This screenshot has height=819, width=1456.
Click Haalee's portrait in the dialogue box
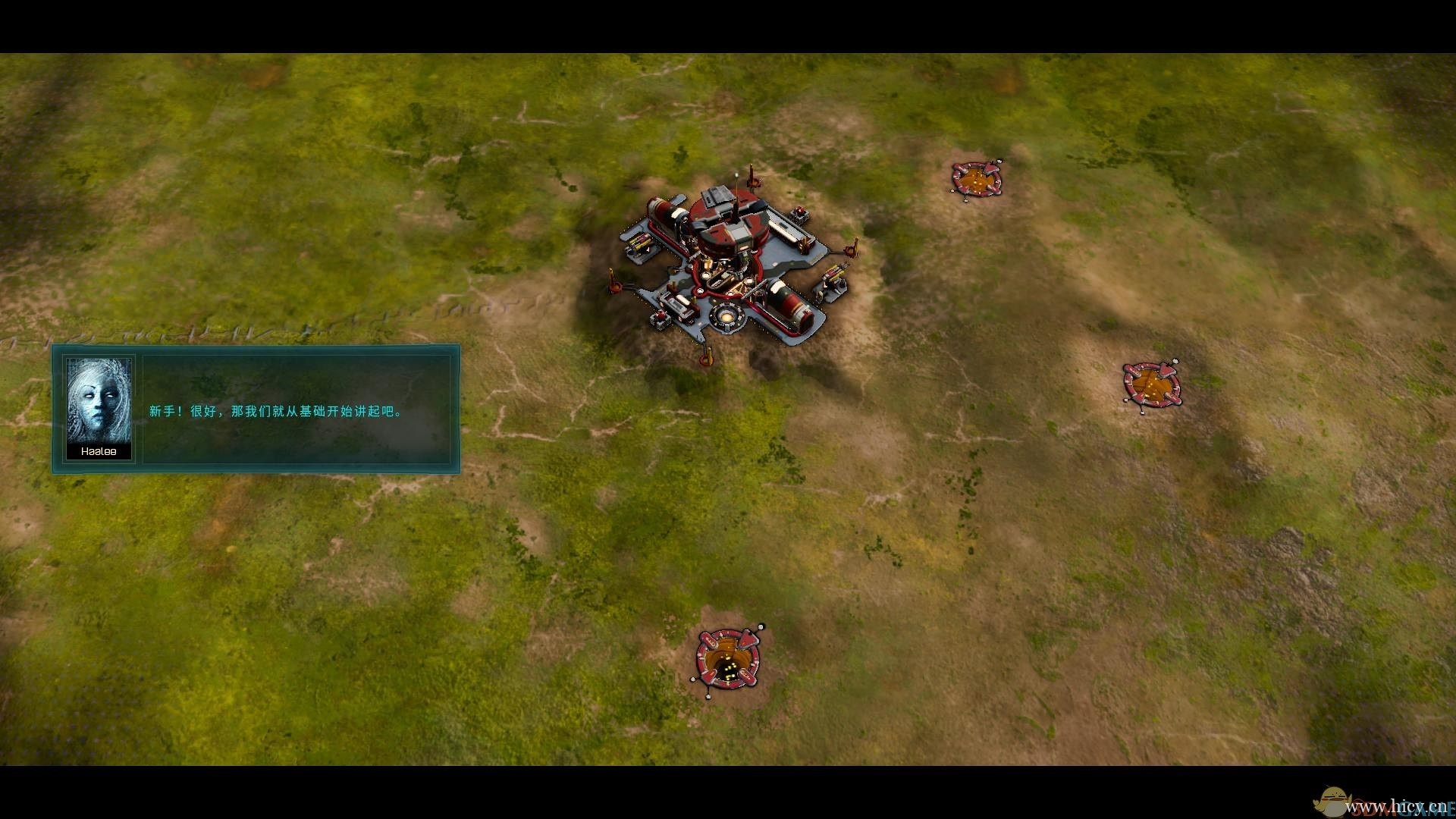99,401
